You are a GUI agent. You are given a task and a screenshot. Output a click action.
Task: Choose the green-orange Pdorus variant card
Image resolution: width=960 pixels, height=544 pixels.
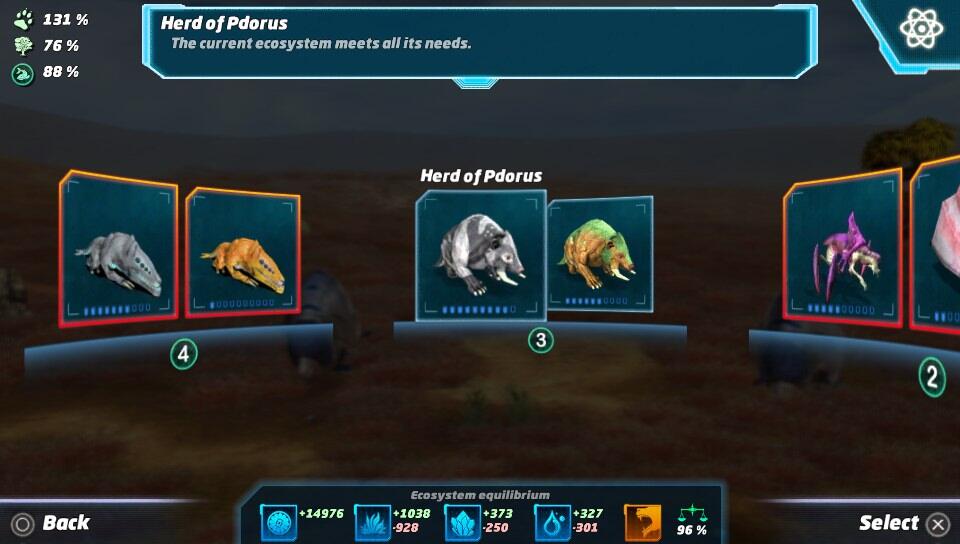tap(600, 254)
